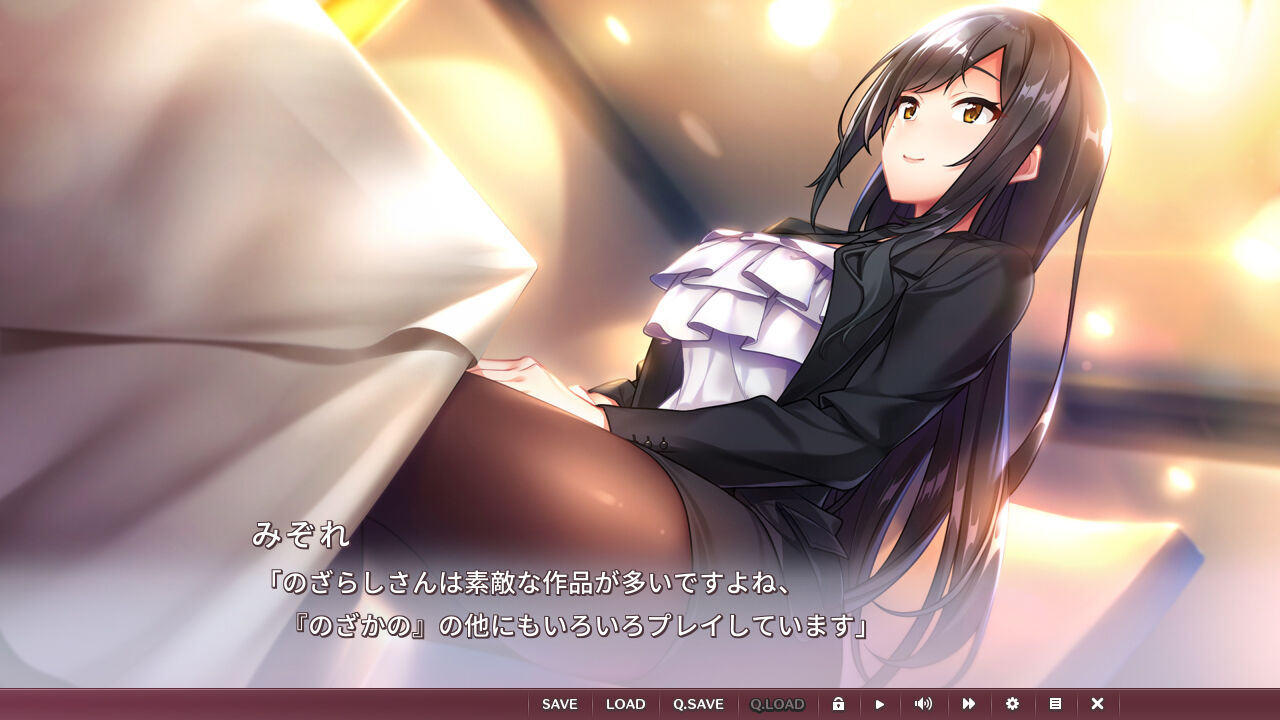Replay the voice line with the speaker icon
This screenshot has width=1280, height=720.
[921, 703]
